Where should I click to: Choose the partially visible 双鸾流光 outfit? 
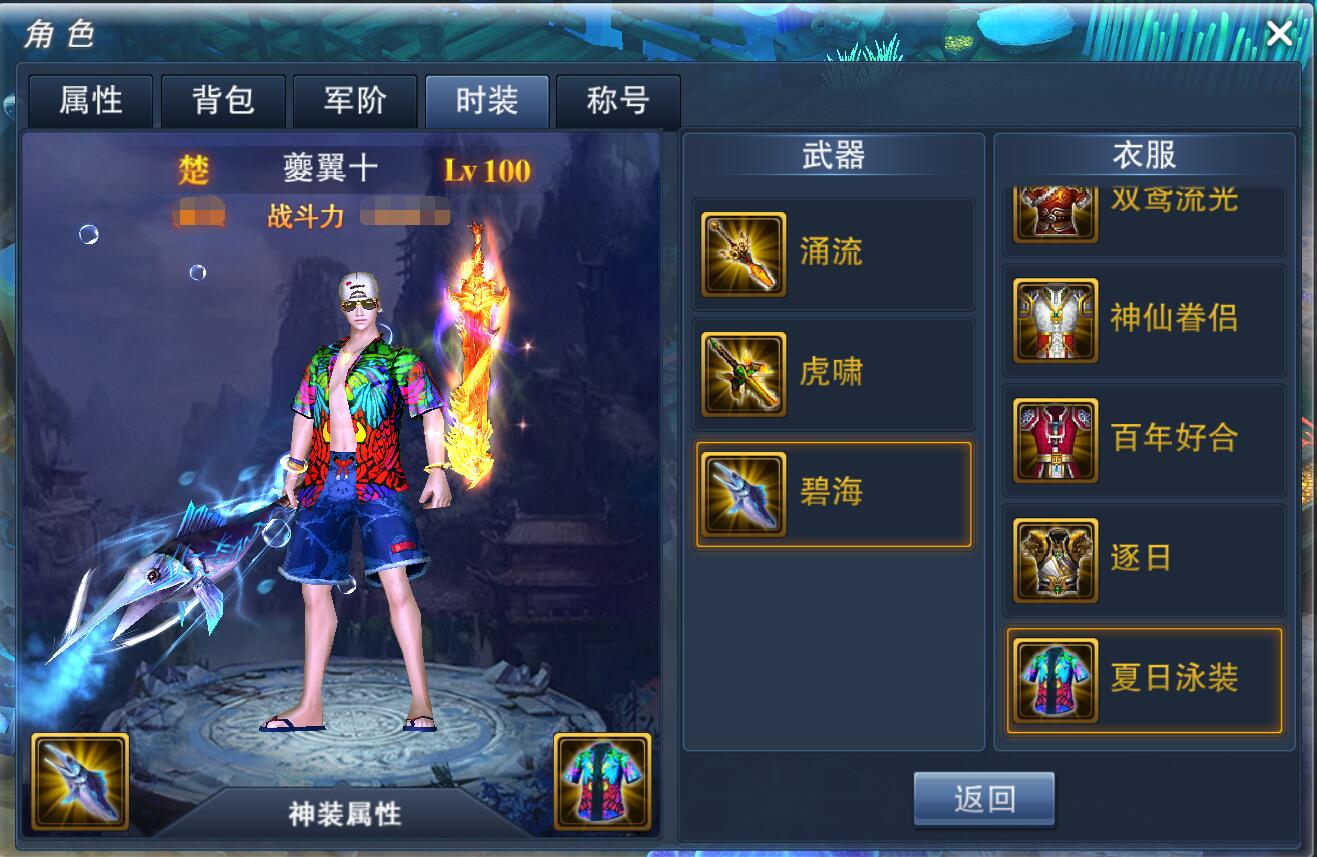[1144, 215]
